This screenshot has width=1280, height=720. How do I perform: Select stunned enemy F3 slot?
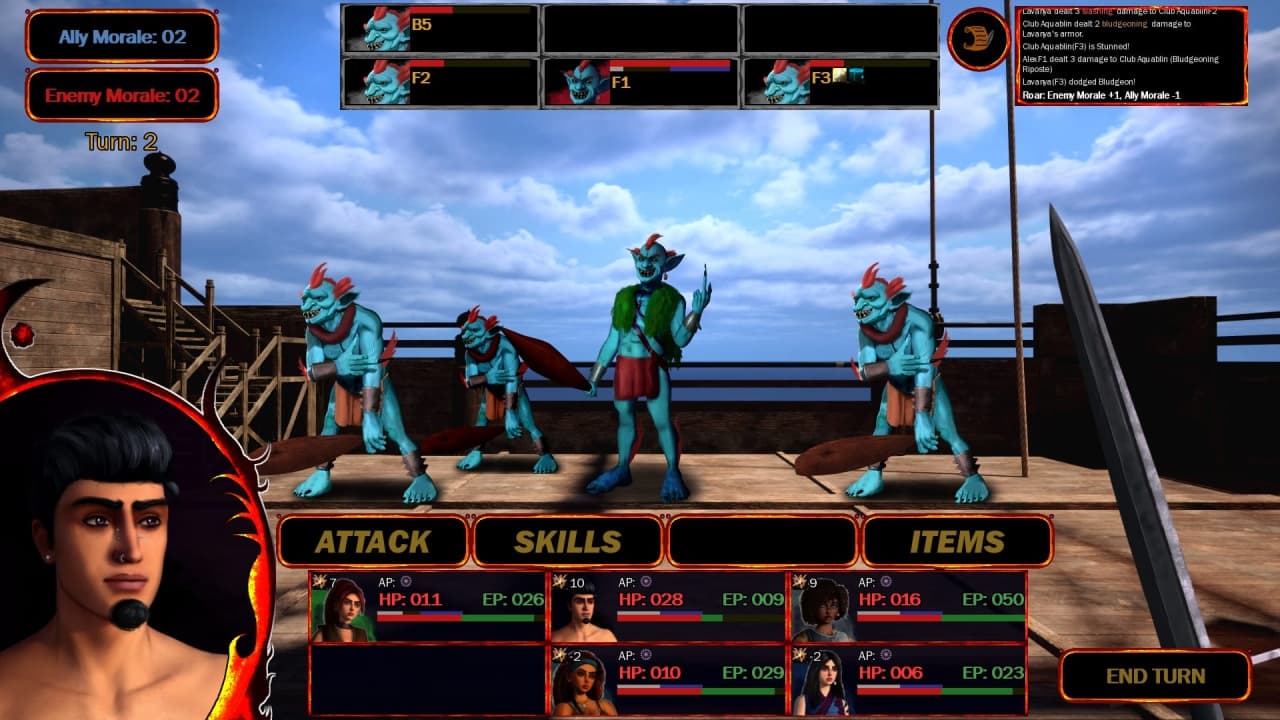(840, 82)
